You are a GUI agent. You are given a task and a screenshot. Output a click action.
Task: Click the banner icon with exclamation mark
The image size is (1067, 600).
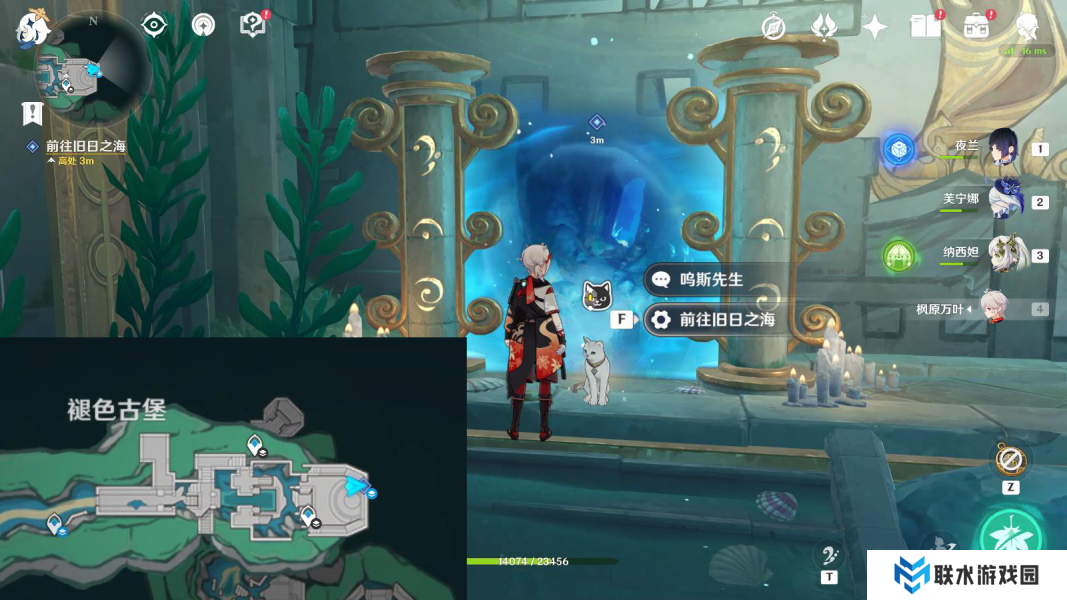[32, 114]
